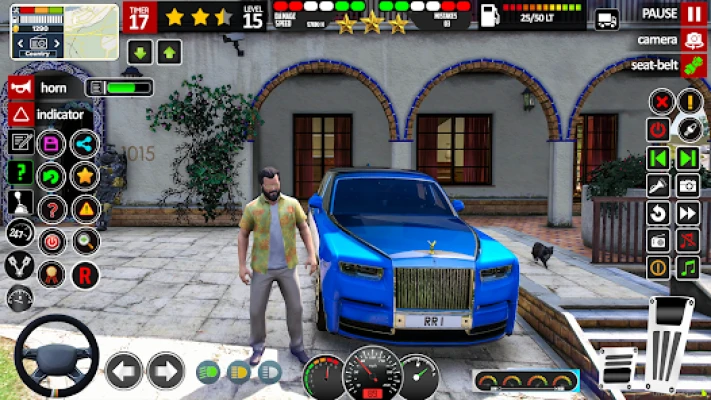Switch the camera view
This screenshot has width=711, height=400.
(x=694, y=41)
